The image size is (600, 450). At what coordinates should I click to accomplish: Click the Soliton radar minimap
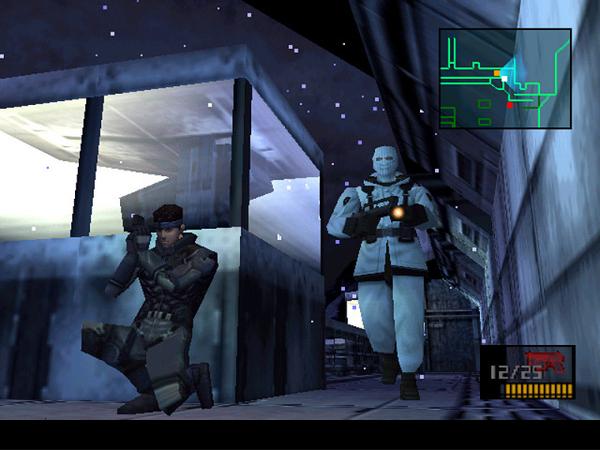pos(505,78)
